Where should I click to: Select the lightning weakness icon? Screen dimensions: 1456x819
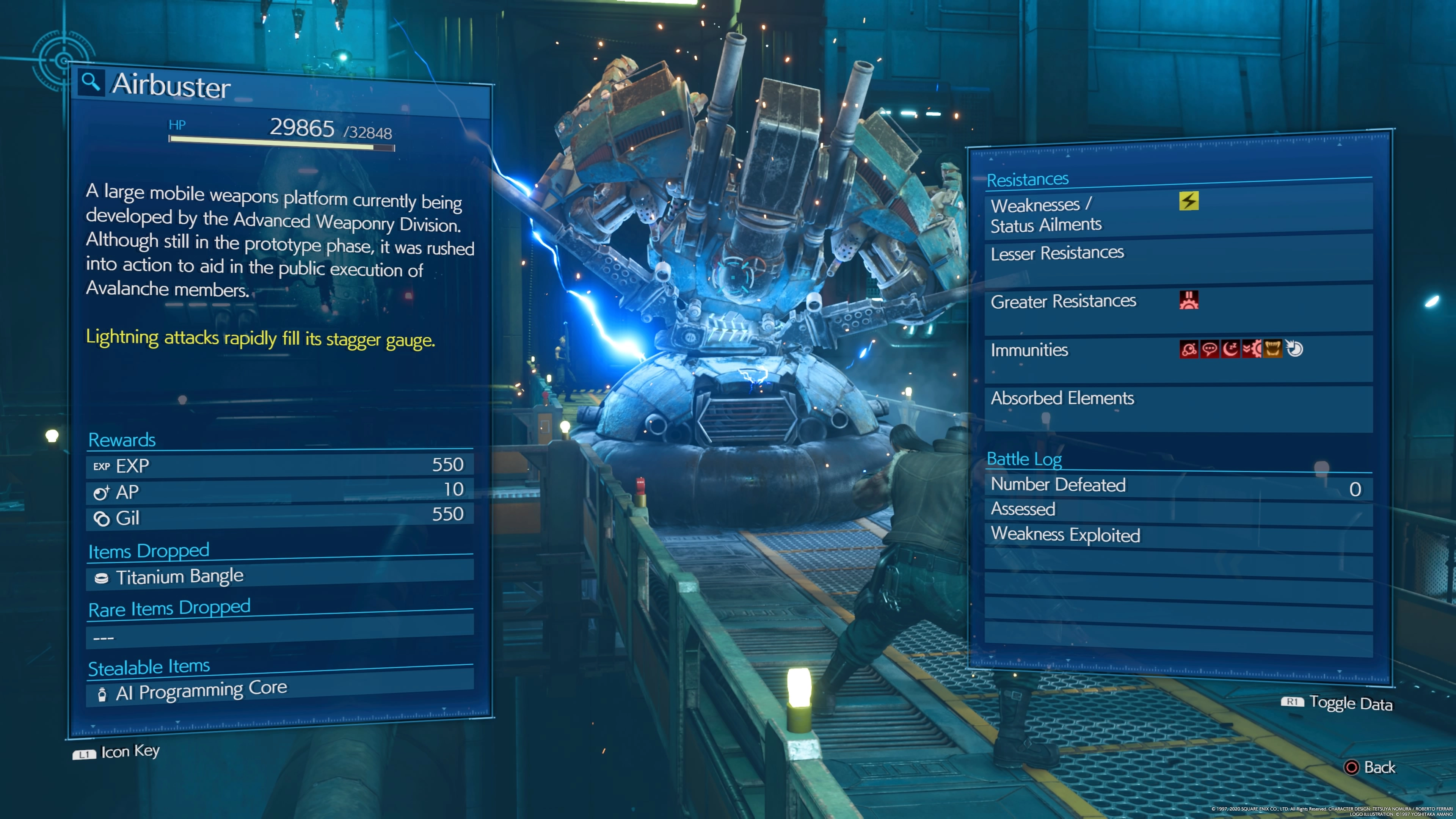click(1189, 201)
